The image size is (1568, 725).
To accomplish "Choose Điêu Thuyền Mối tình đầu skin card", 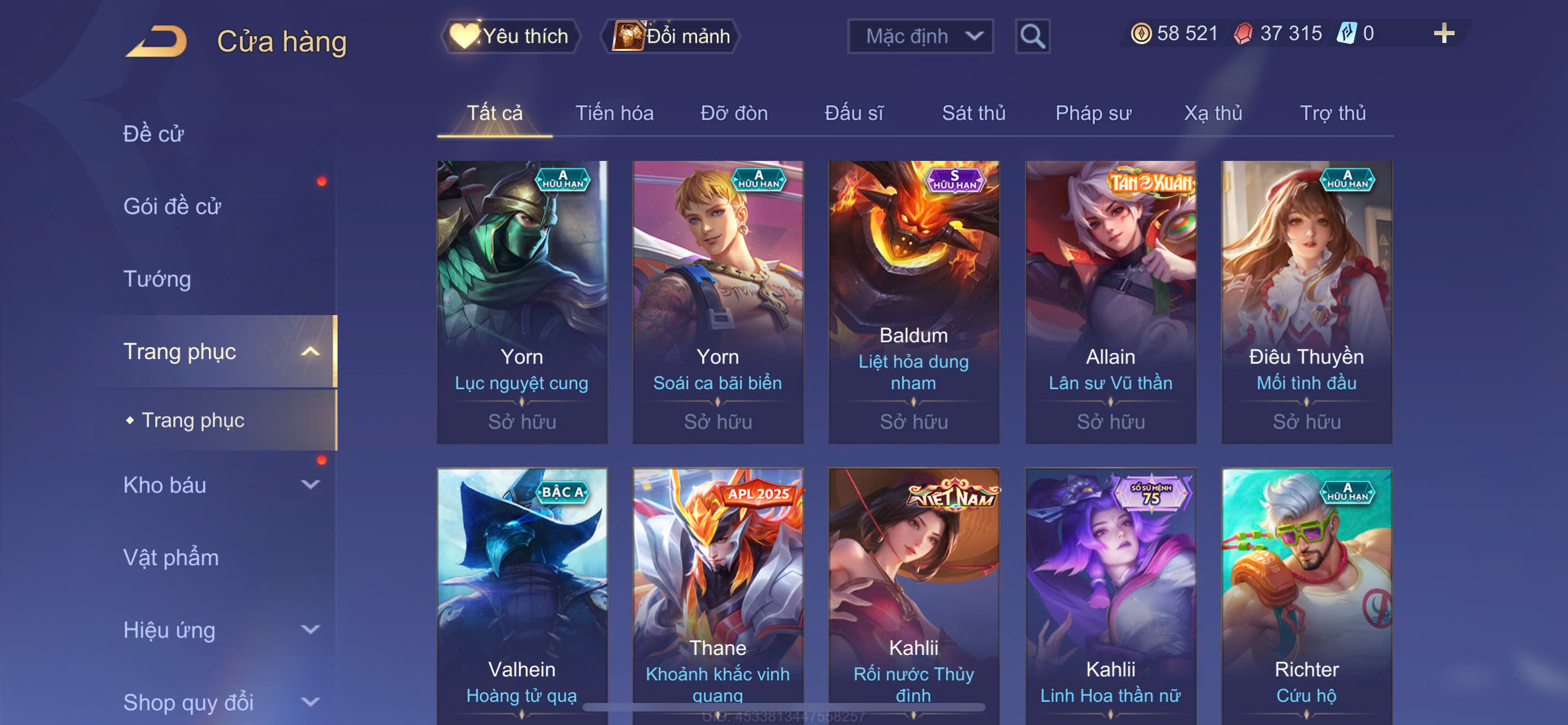I will [x=1306, y=302].
